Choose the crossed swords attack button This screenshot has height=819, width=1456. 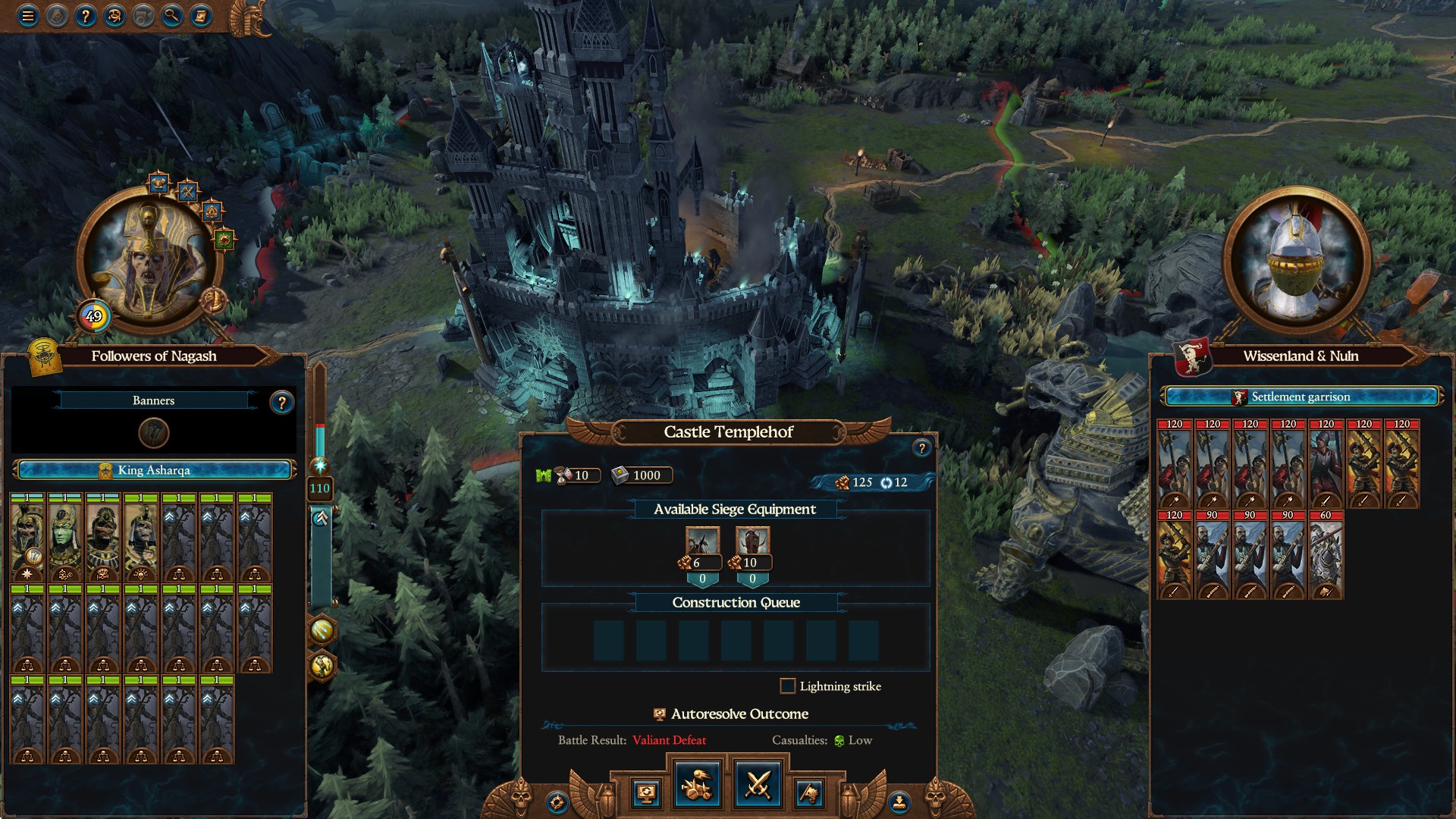pyautogui.click(x=758, y=785)
